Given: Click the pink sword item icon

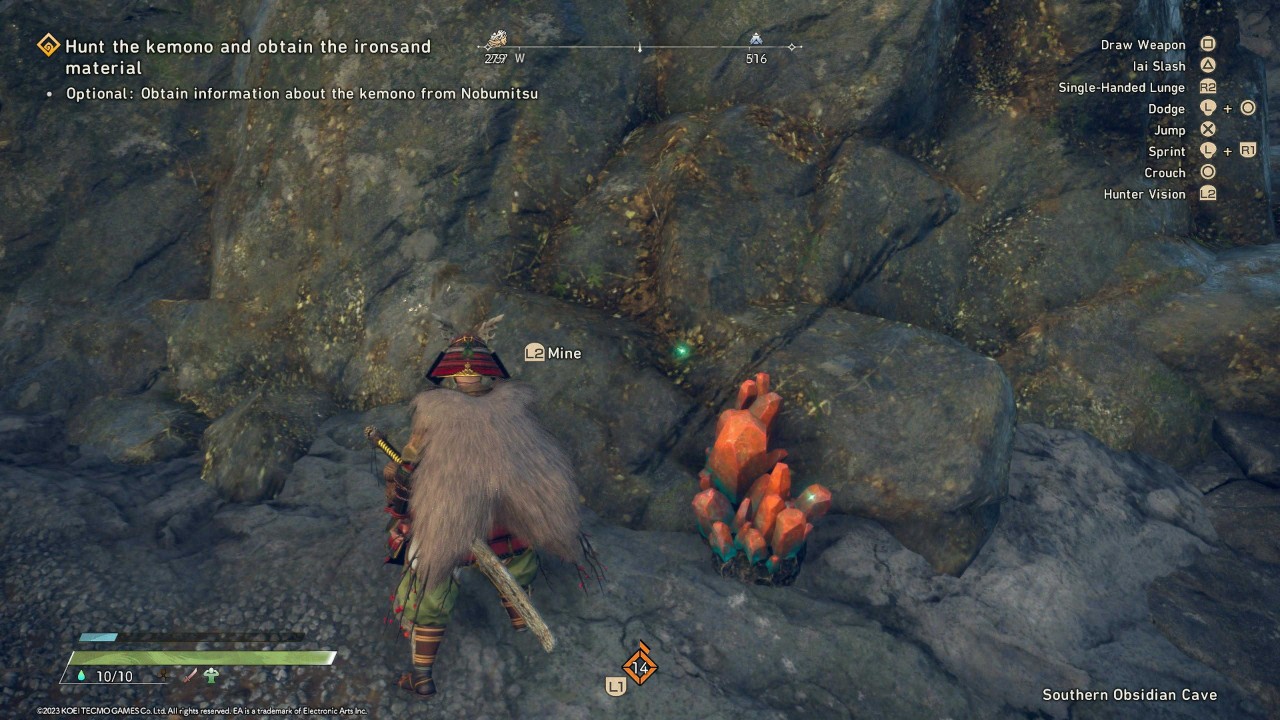Looking at the screenshot, I should 190,675.
